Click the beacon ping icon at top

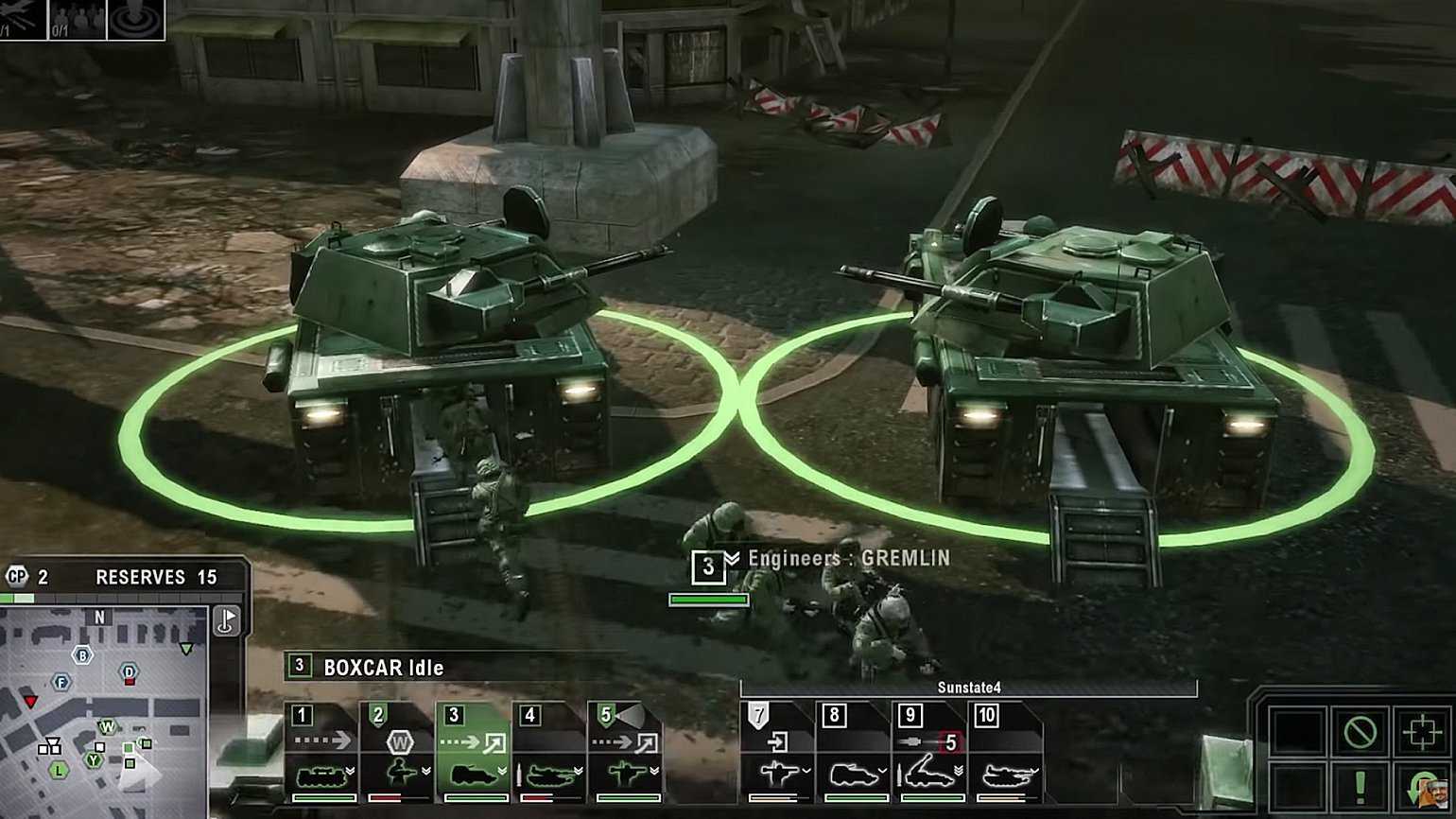(x=135, y=20)
